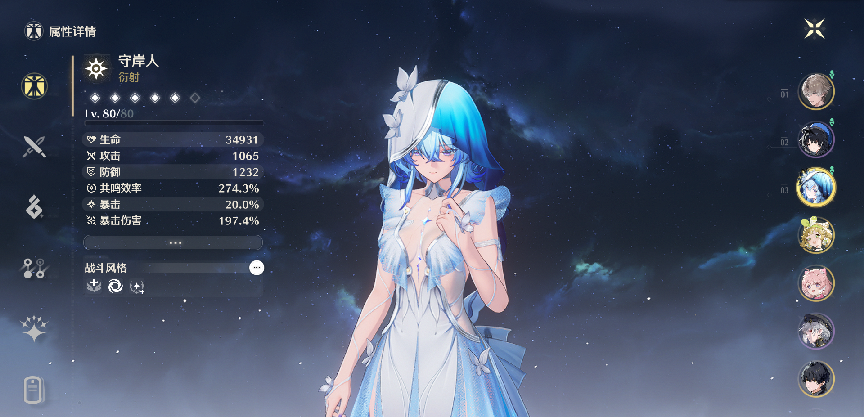The height and width of the screenshot is (417, 864).
Task: Choose the pink-haired character portrait
Action: tap(817, 283)
